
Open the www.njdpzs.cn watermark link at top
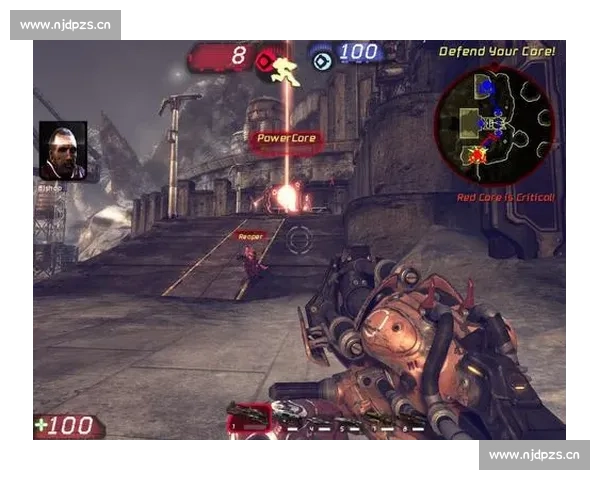click(x=67, y=24)
